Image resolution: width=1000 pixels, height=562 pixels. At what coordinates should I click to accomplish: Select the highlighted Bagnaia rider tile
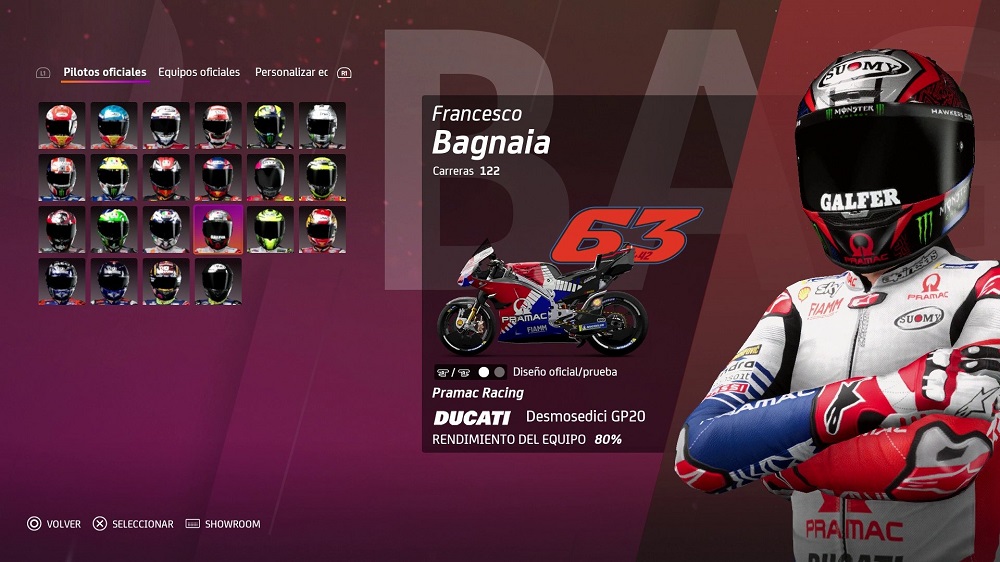click(x=218, y=229)
